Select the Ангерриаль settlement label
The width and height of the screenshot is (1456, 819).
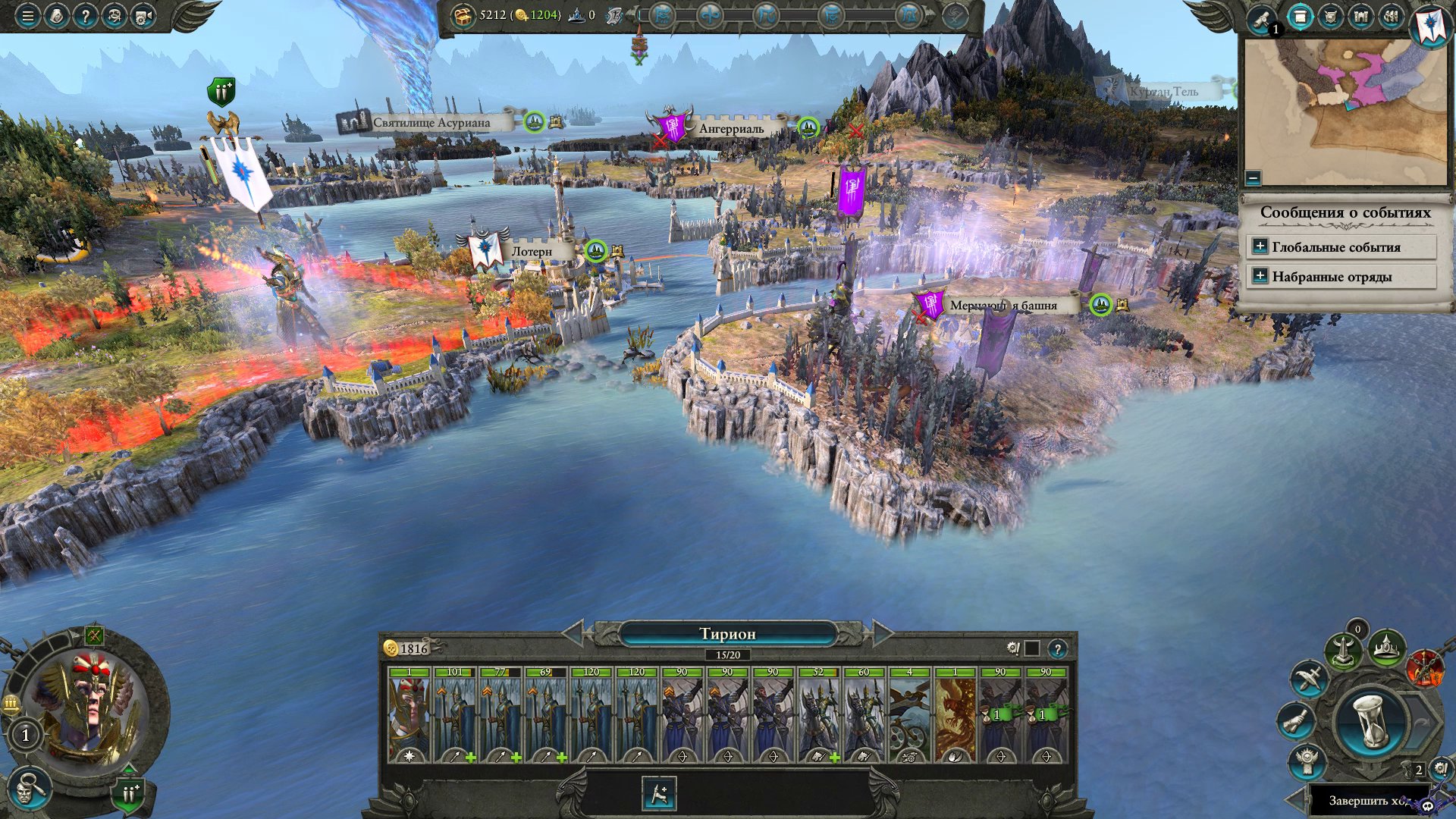(731, 129)
